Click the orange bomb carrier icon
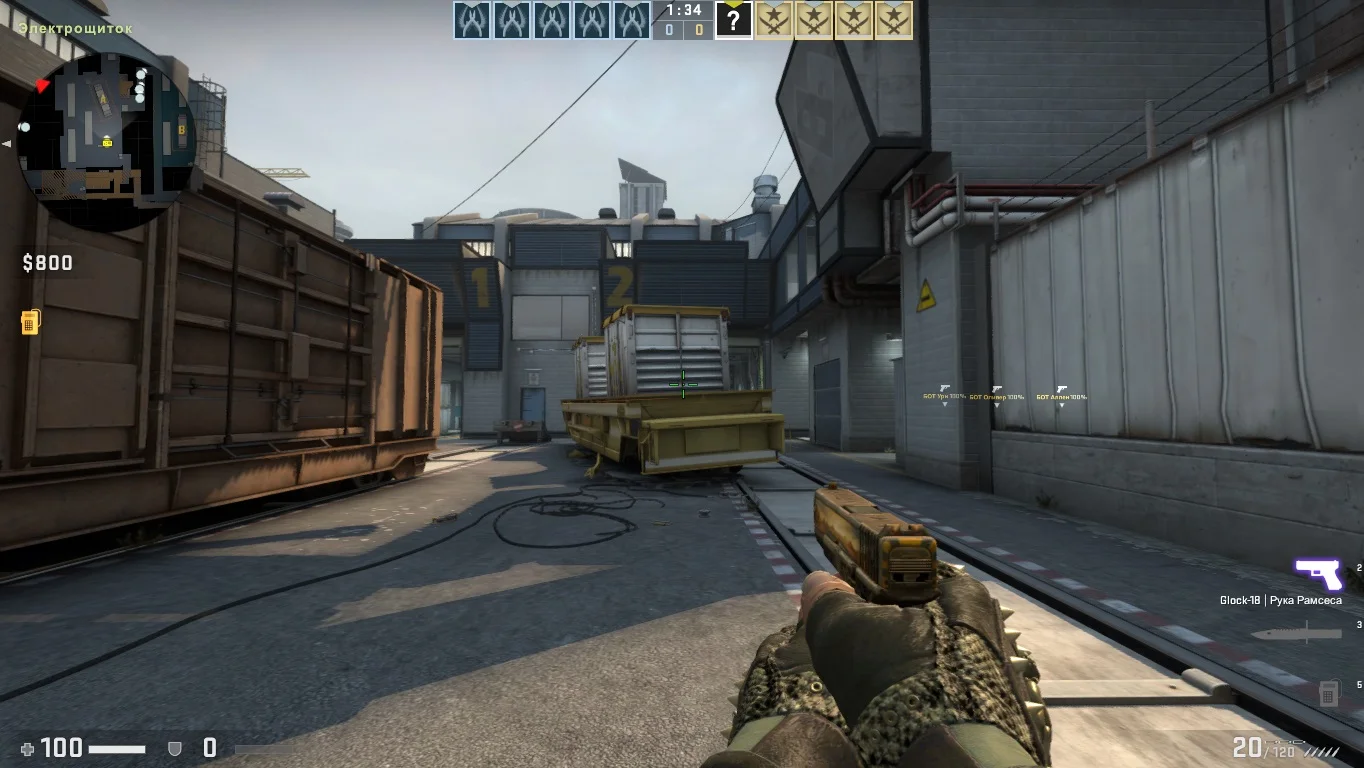The height and width of the screenshot is (768, 1364). tap(30, 322)
